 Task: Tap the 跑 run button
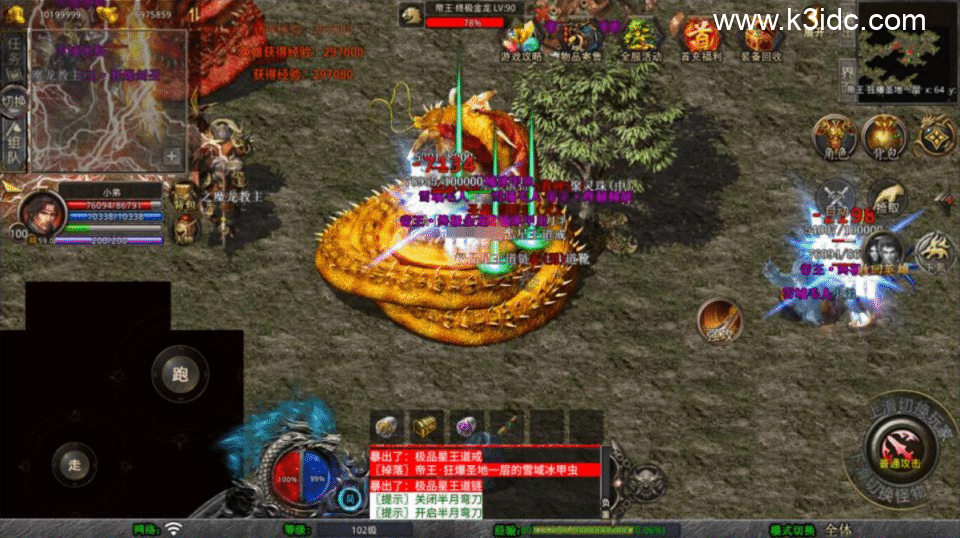pyautogui.click(x=179, y=376)
